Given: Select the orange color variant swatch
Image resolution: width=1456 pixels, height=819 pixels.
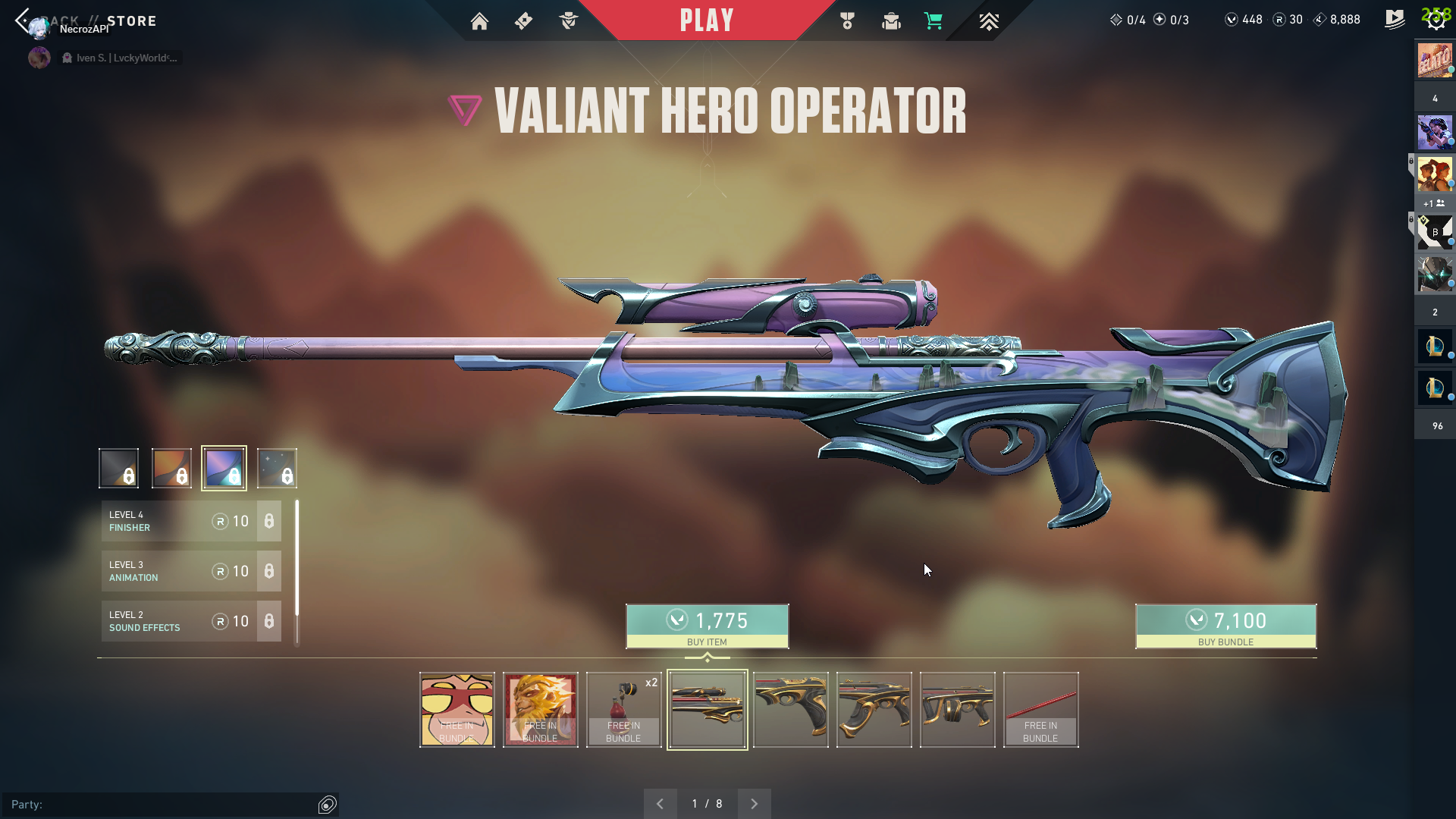Looking at the screenshot, I should pyautogui.click(x=171, y=467).
